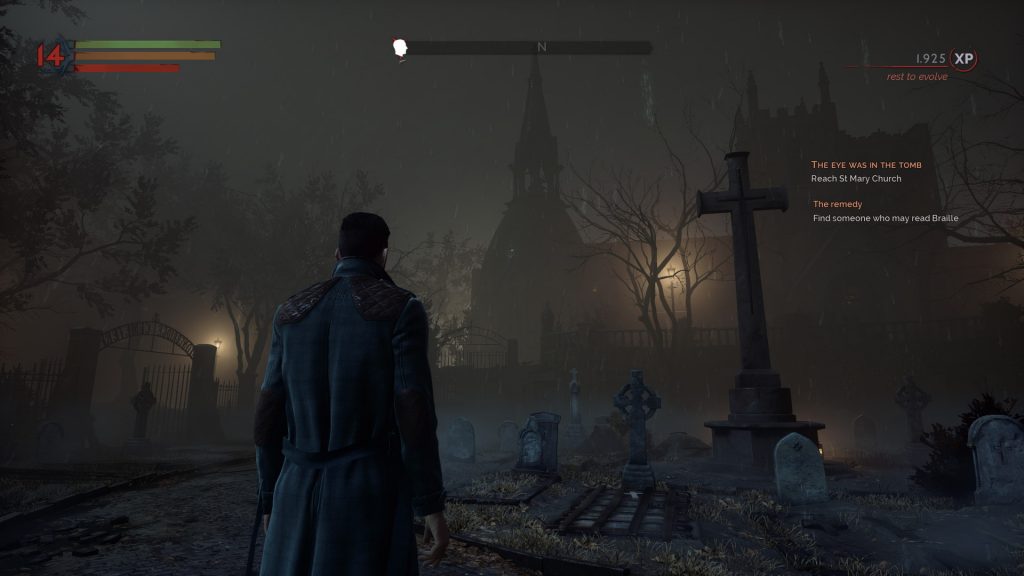Screen dimensions: 1024x576
Task: Click the level 14 character badge
Action: (51, 55)
